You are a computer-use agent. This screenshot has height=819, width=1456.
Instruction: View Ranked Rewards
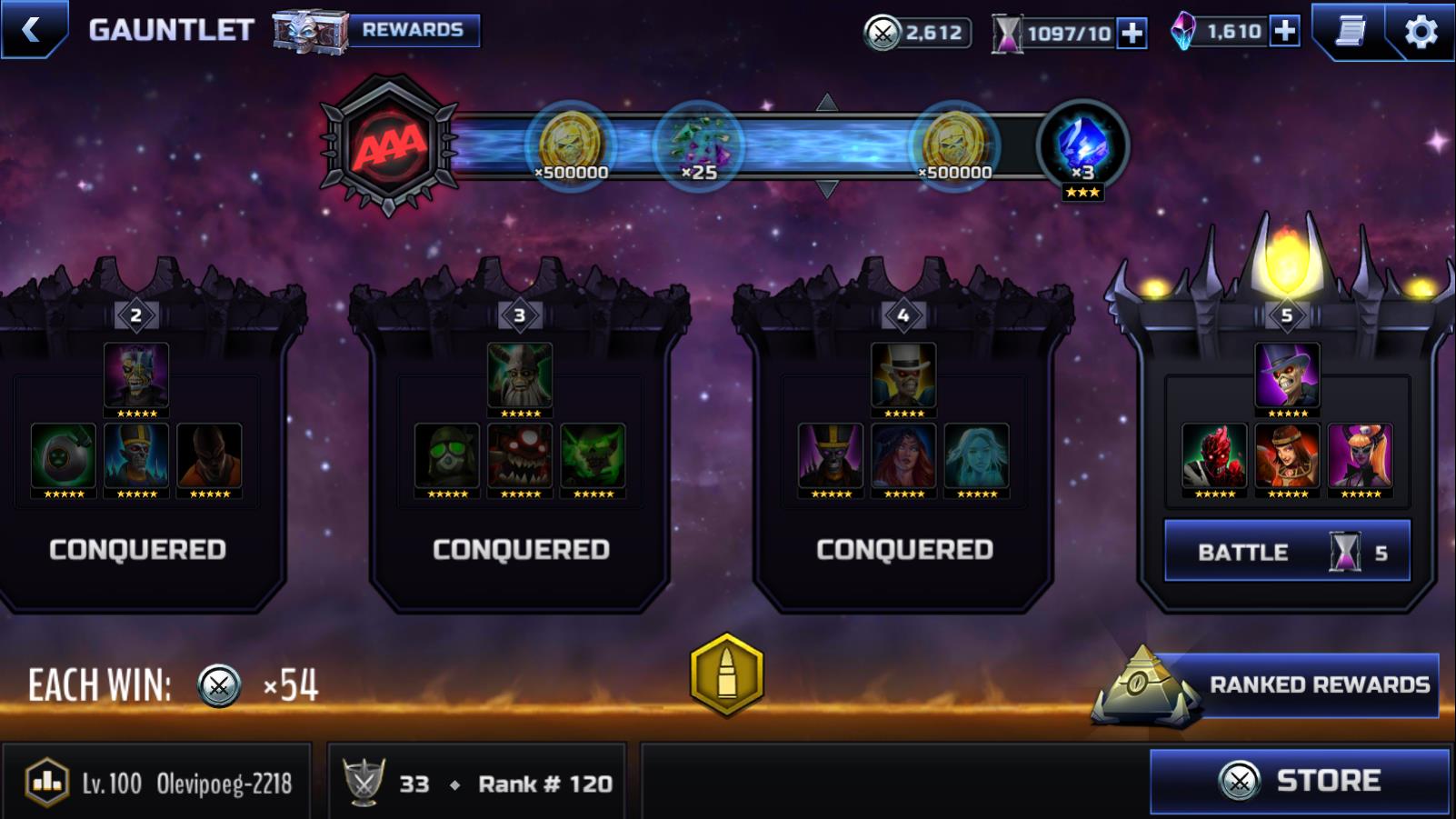click(x=1318, y=684)
